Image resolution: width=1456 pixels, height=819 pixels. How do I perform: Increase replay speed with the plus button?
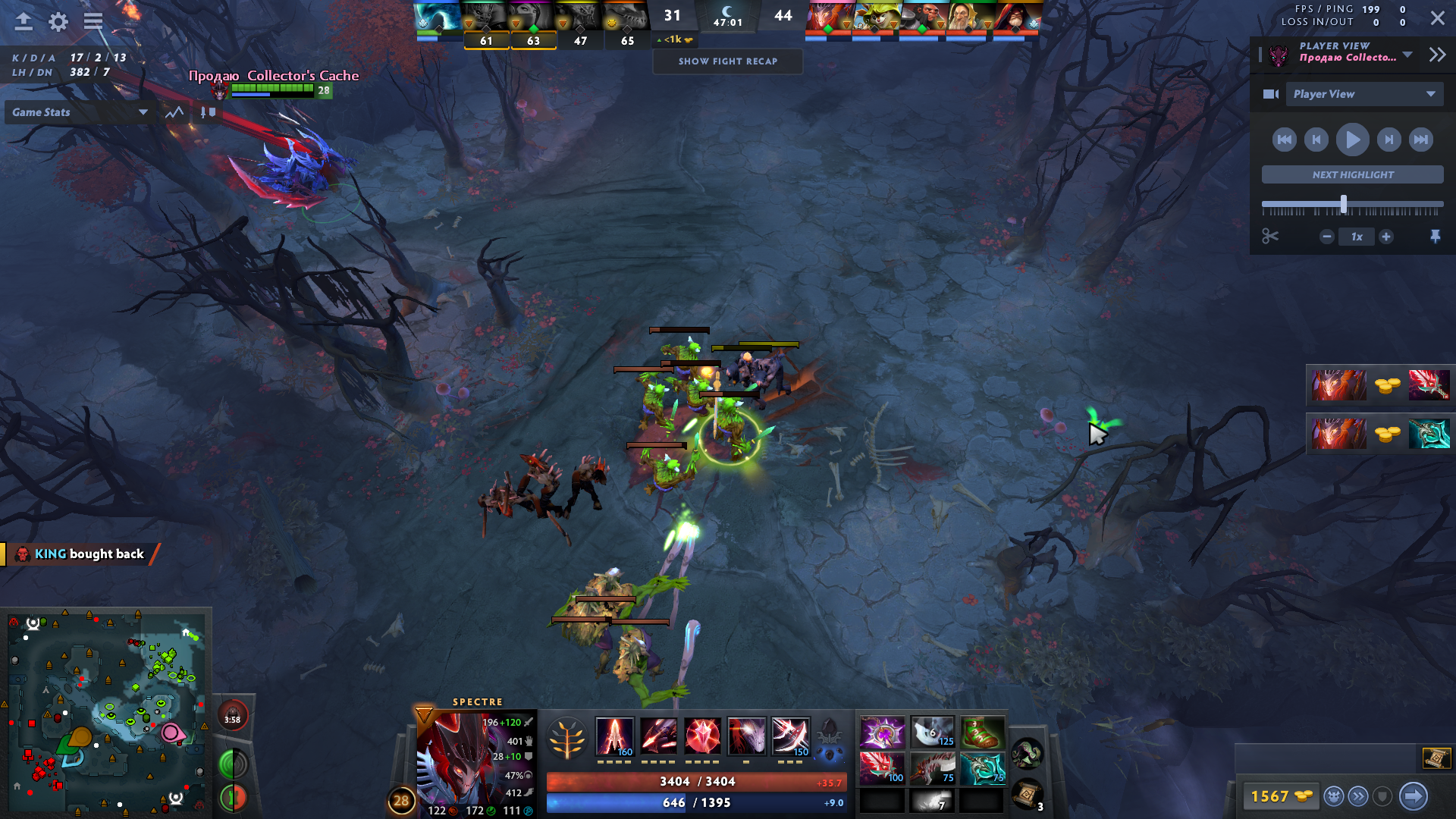pyautogui.click(x=1385, y=237)
